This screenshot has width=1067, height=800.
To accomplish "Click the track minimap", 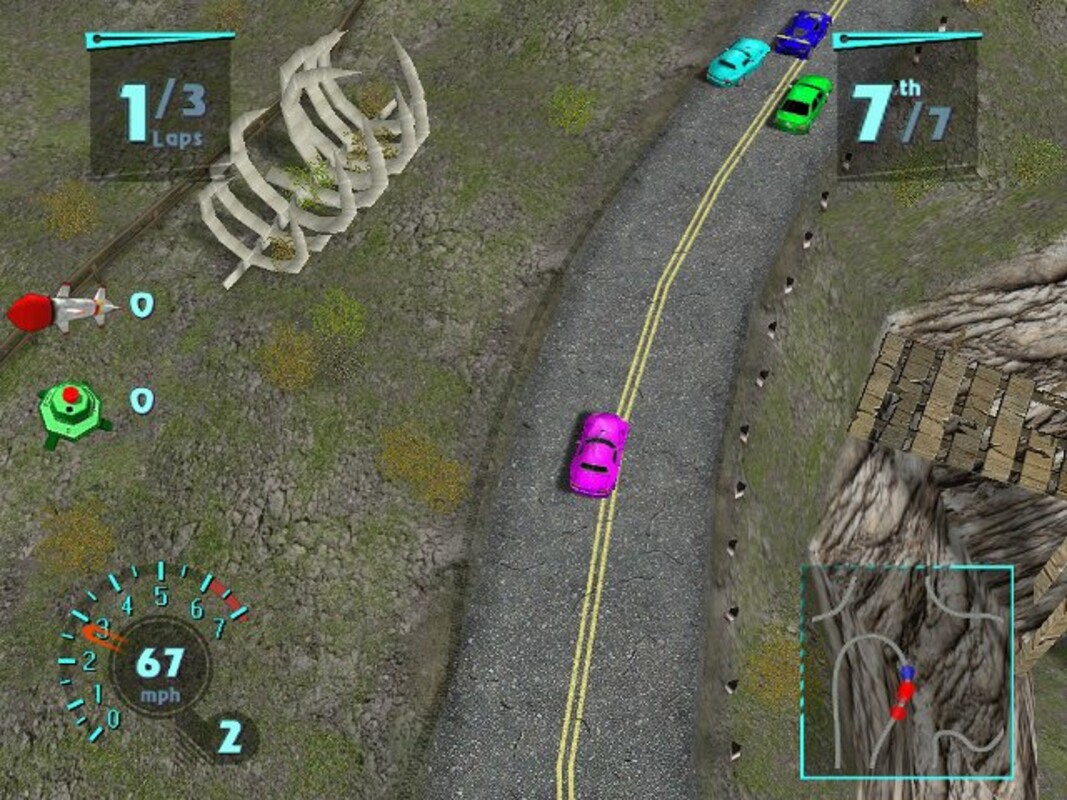I will [906, 672].
